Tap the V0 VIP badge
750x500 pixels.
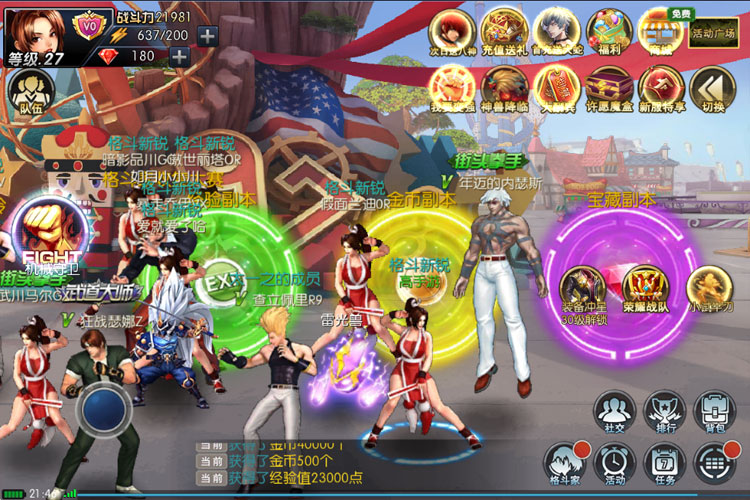[x=92, y=20]
